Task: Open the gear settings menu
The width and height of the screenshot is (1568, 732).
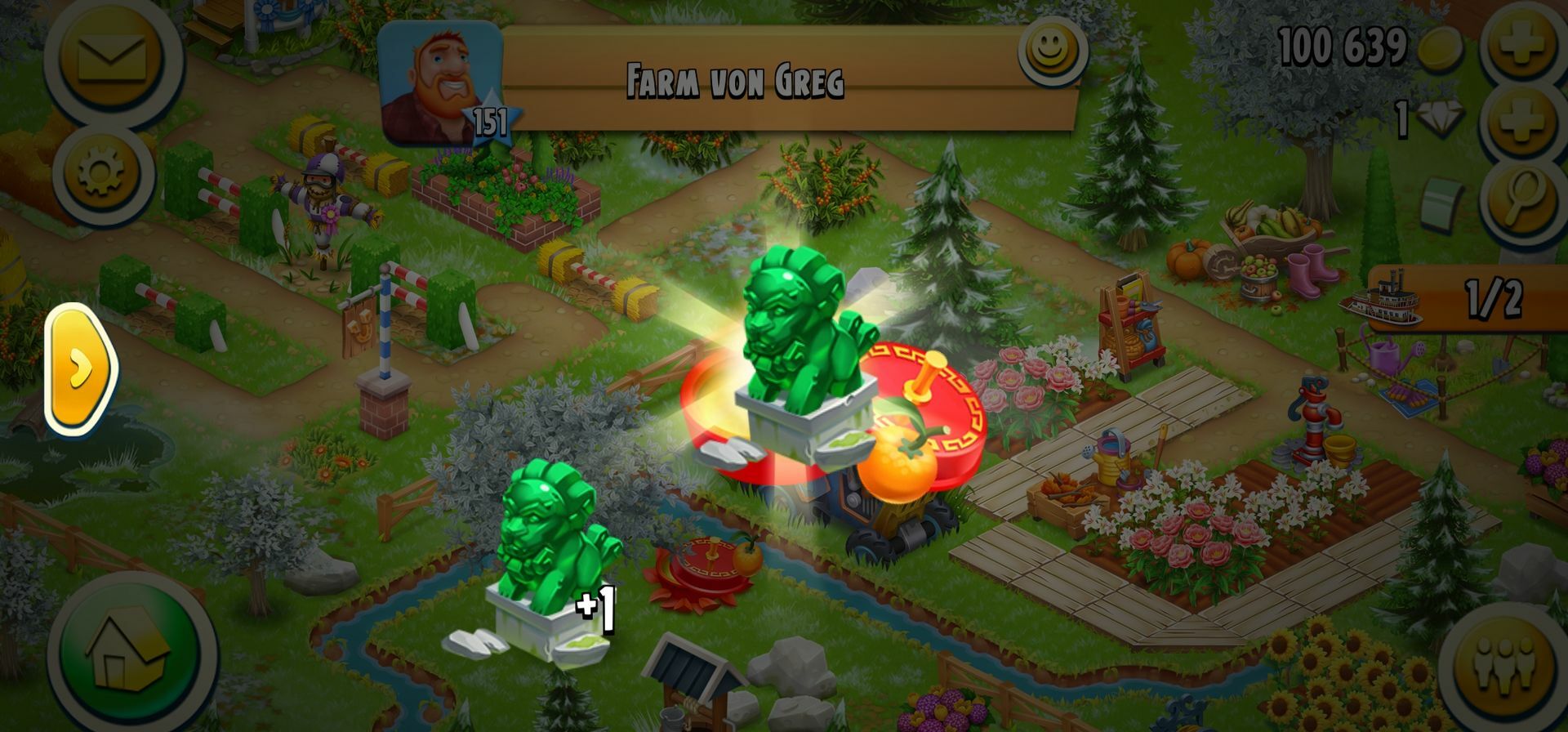Action: point(102,174)
